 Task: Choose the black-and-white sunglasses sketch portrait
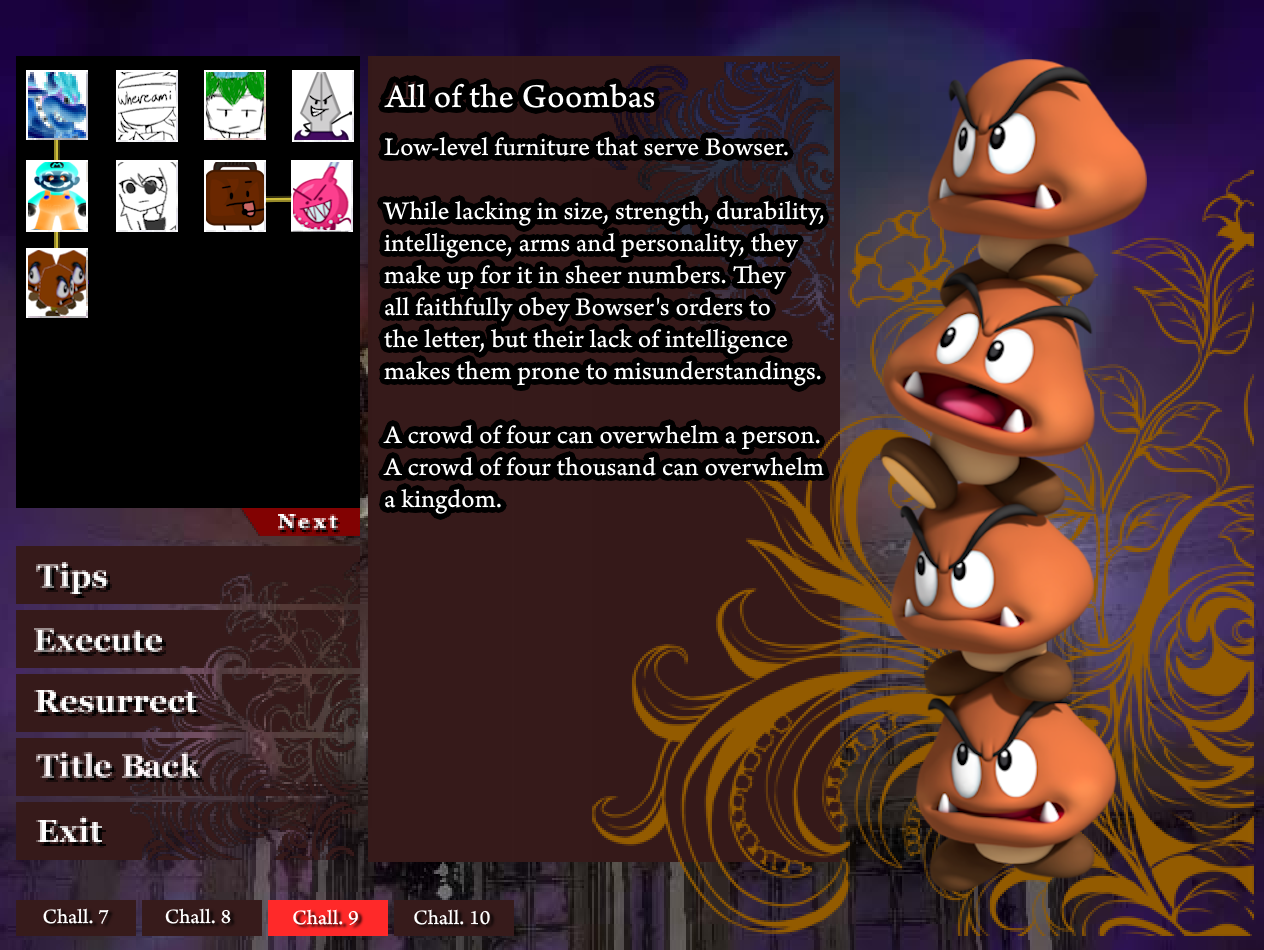147,196
